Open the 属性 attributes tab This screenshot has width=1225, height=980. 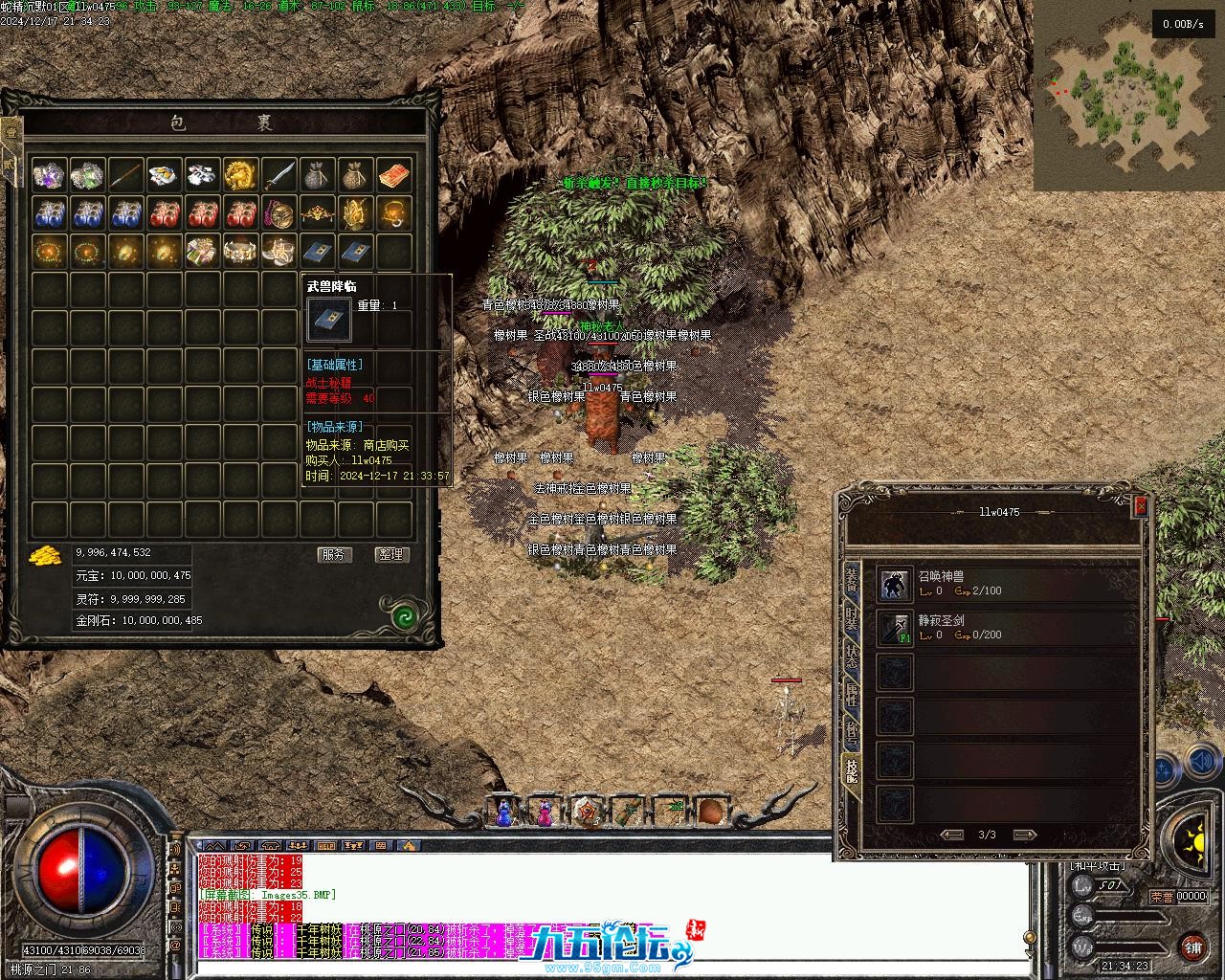[x=851, y=695]
